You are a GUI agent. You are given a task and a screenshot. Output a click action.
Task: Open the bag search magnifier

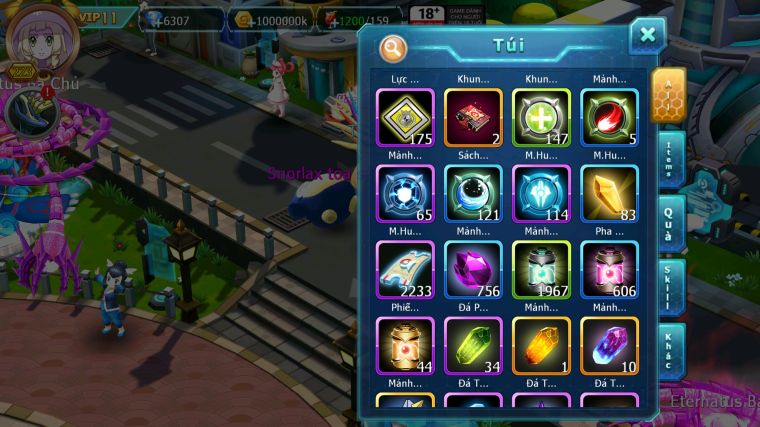coord(394,47)
